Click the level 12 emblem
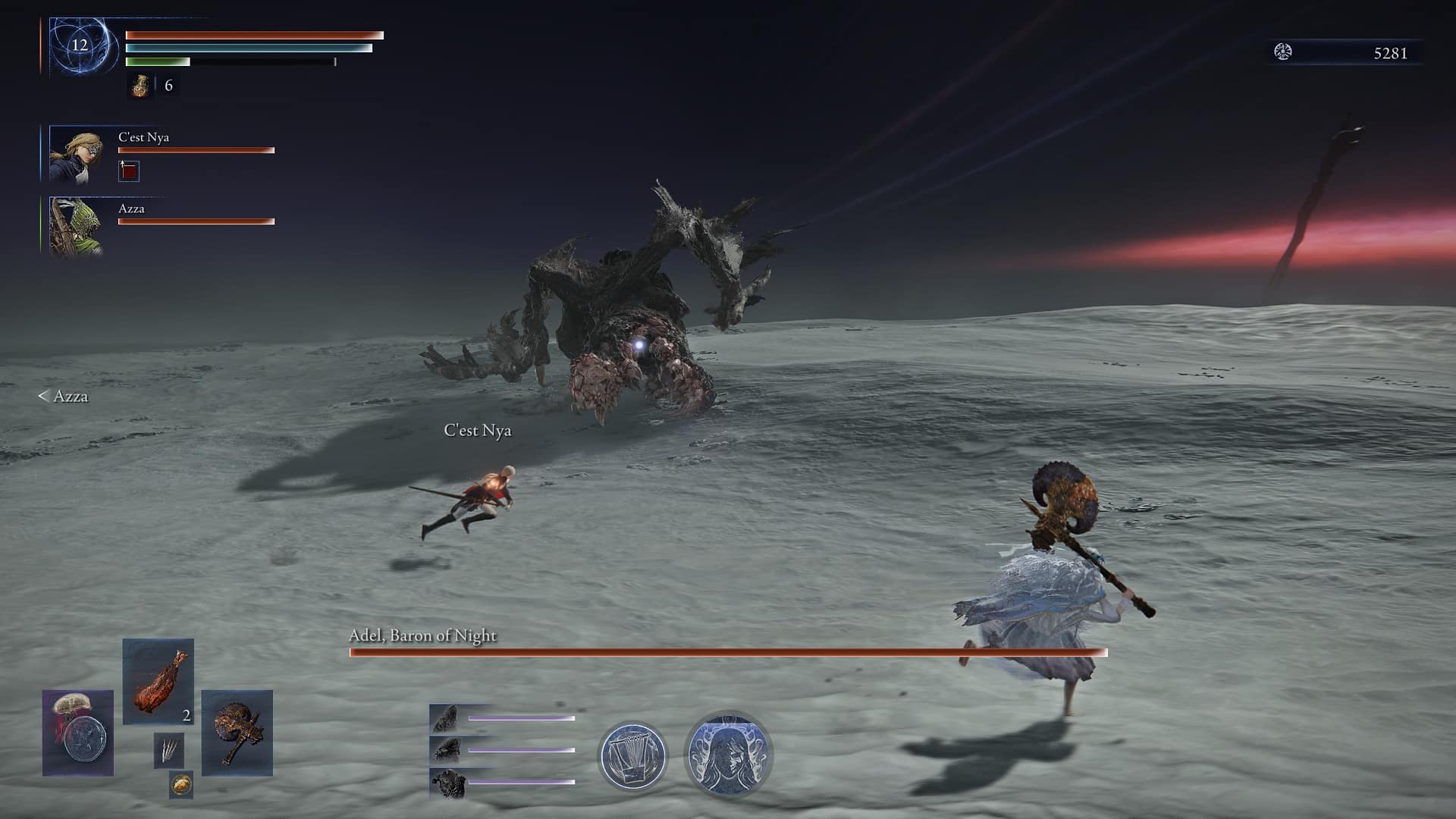 pyautogui.click(x=80, y=45)
